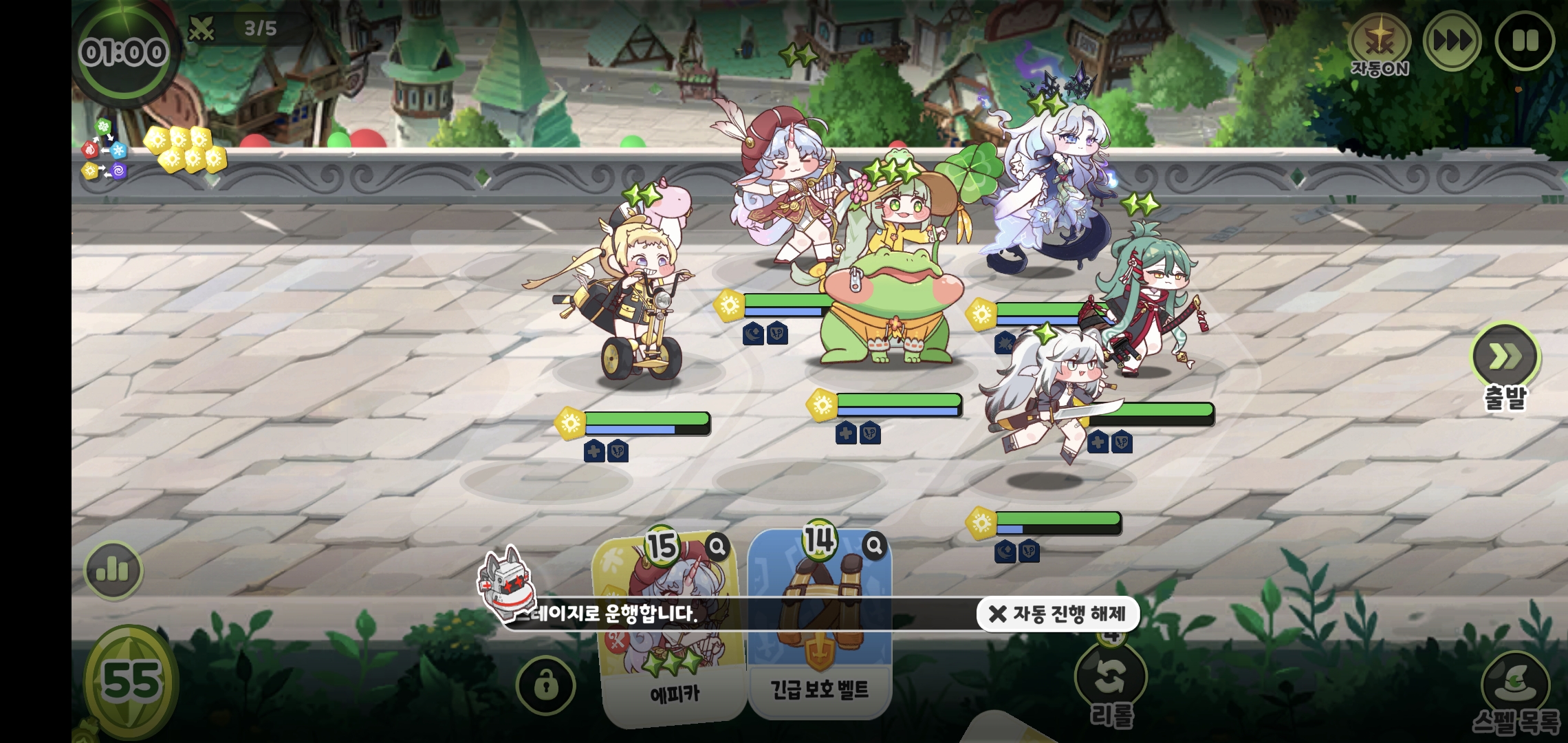
Task: Show the element affinity chart
Action: click(x=104, y=150)
